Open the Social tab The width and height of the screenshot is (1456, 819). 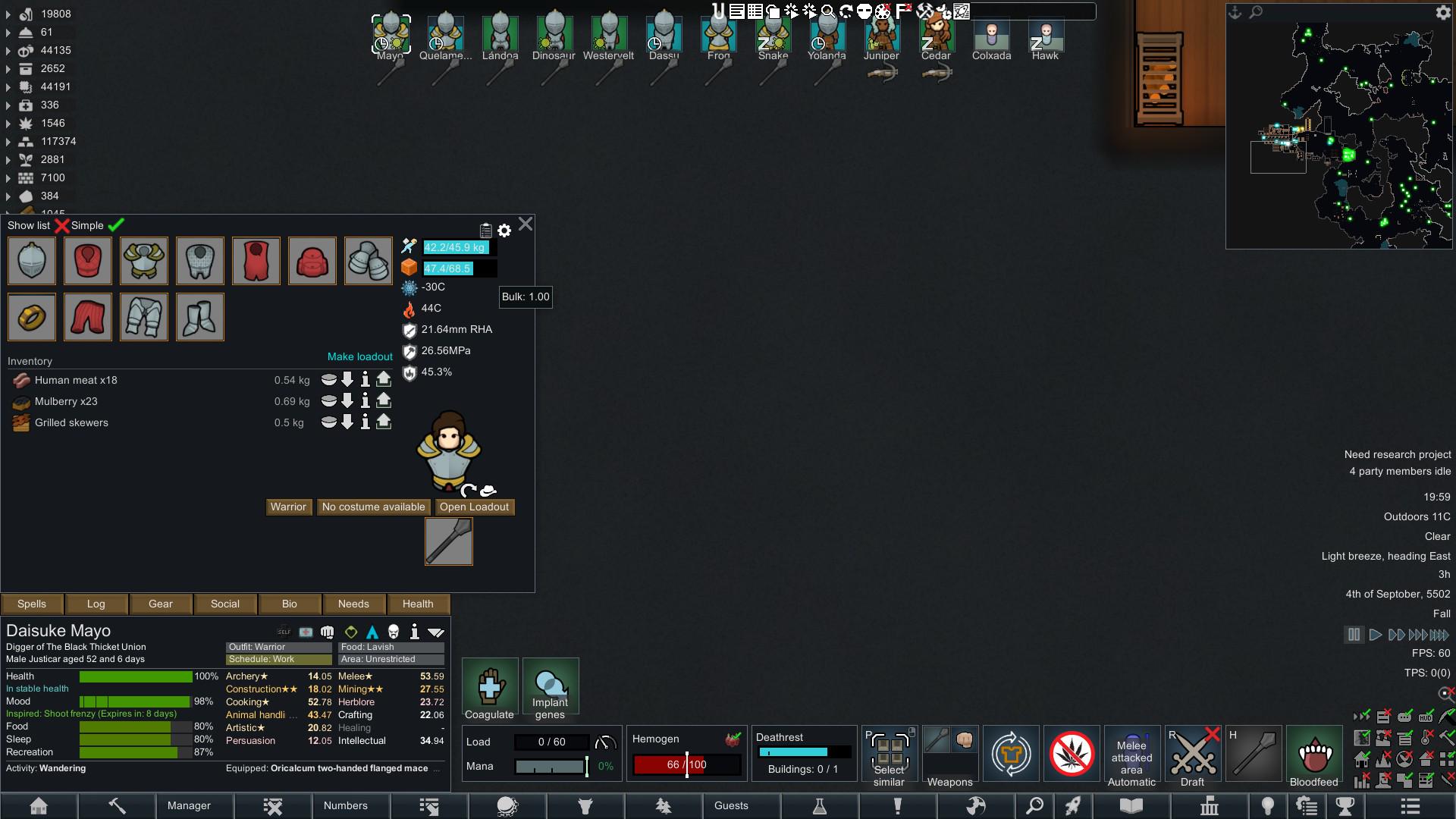(224, 604)
